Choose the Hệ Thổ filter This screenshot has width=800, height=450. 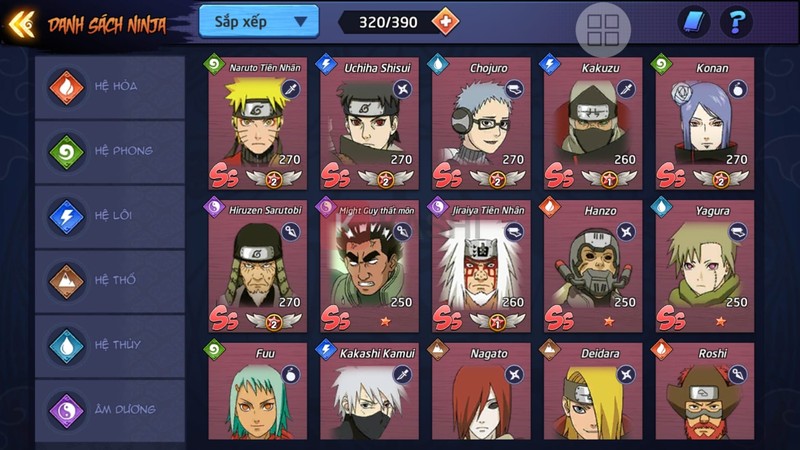coord(110,280)
